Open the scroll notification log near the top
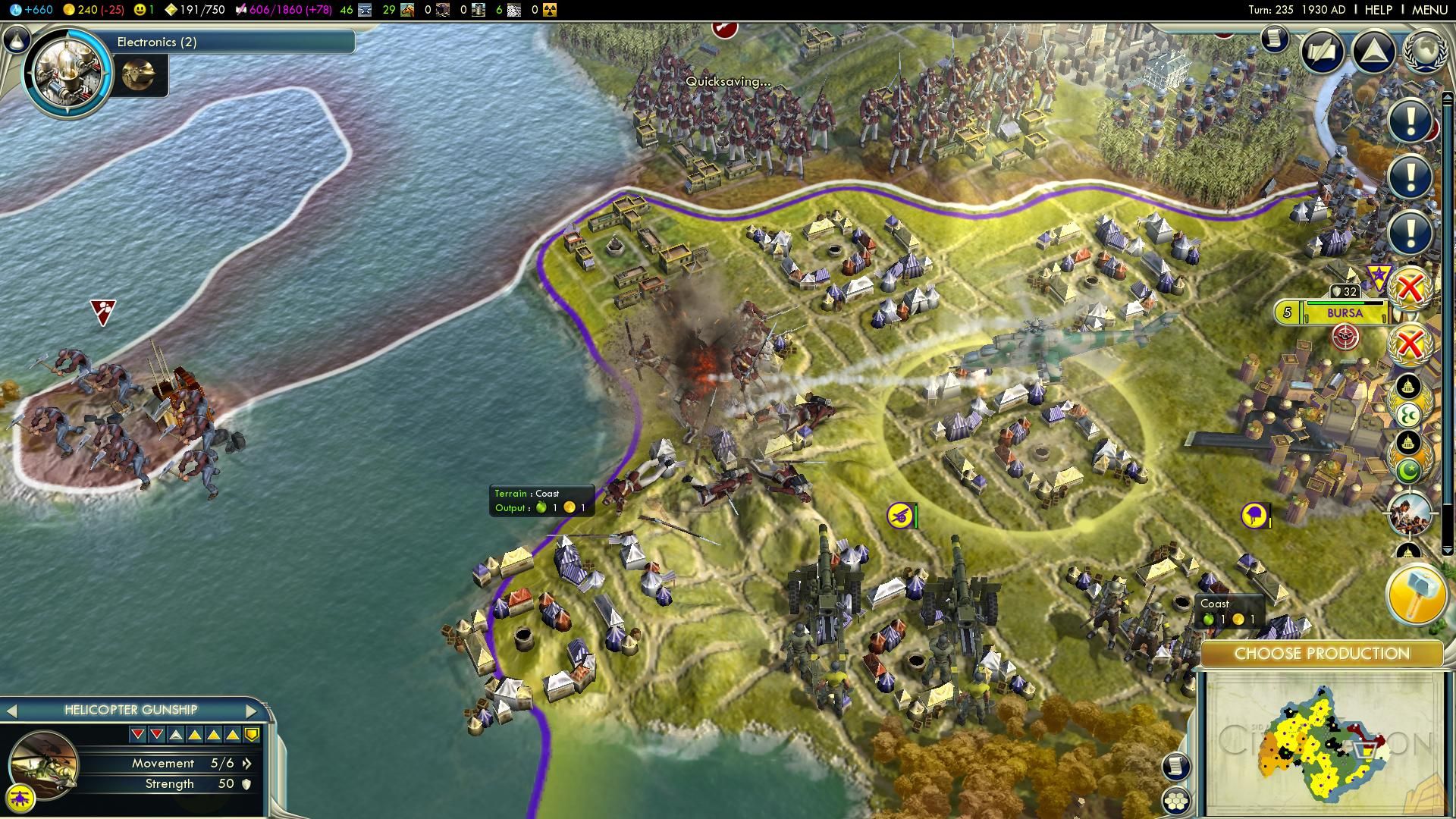The width and height of the screenshot is (1456, 819). pos(1275,38)
